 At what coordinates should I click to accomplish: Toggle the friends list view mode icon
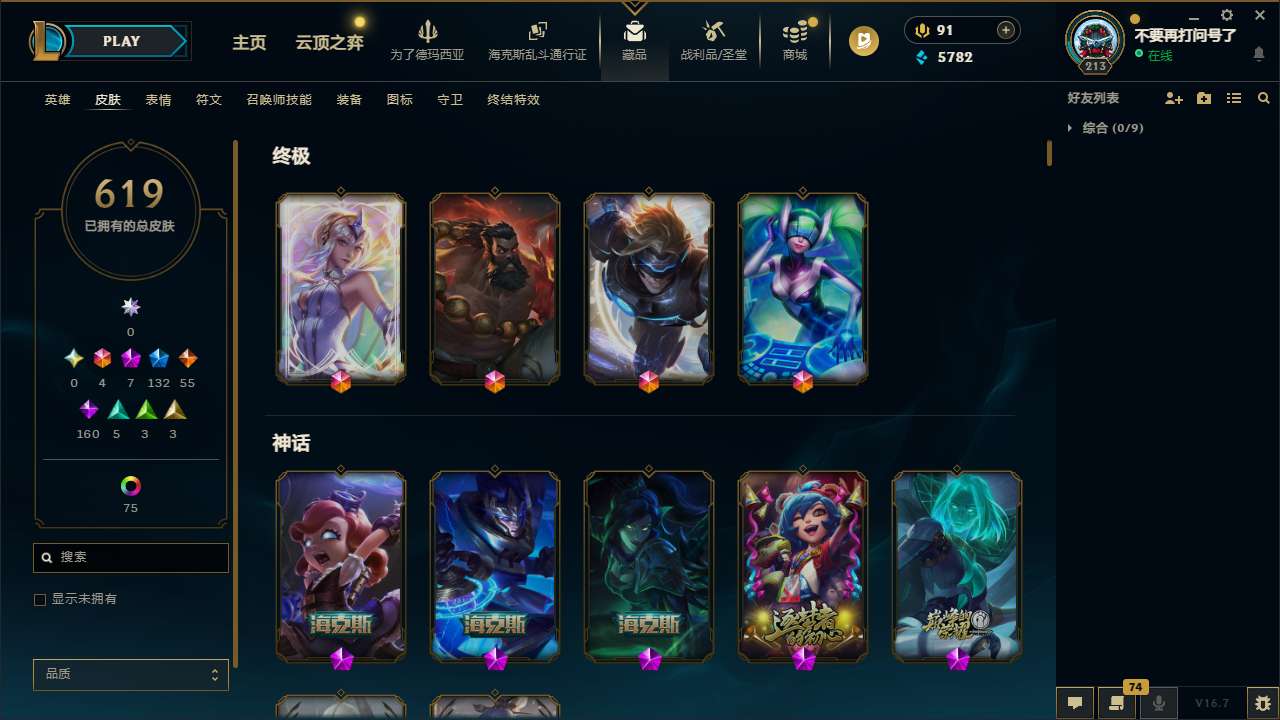click(1234, 98)
